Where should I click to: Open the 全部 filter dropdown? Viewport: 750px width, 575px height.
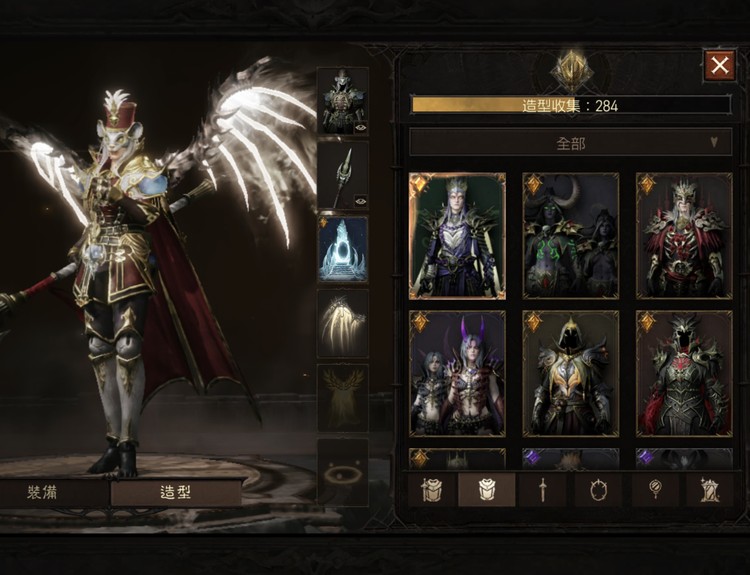570,142
